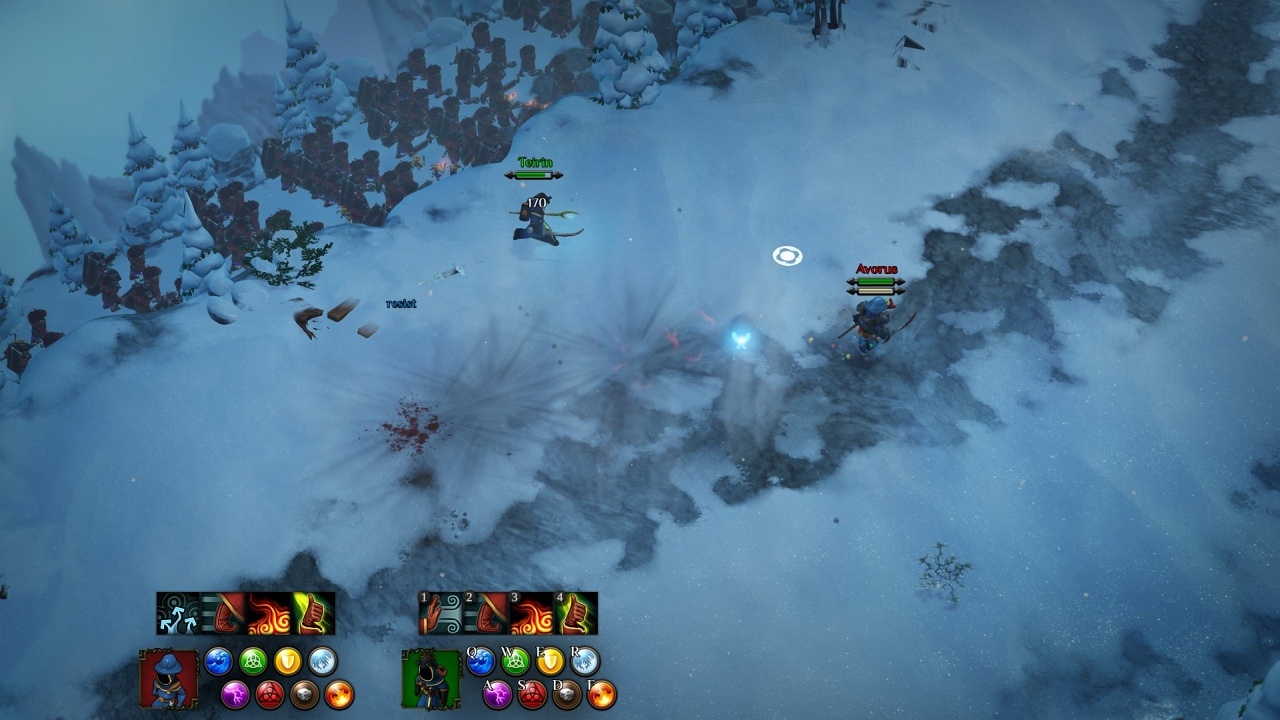
Task: Click the lightning orb beside the red portrait
Action: click(x=235, y=694)
